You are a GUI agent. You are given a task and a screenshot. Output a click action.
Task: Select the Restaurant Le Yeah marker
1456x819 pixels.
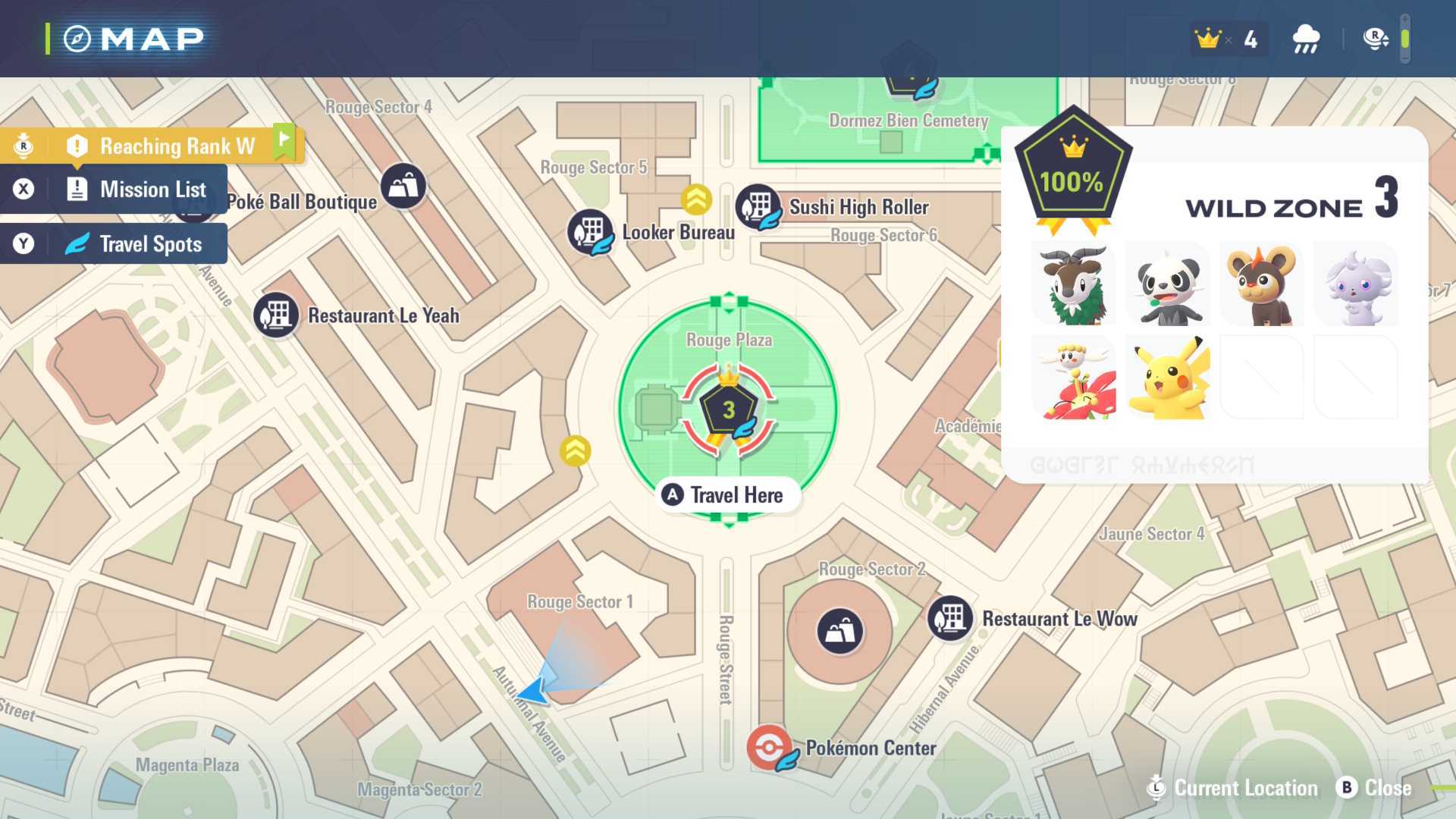click(276, 315)
